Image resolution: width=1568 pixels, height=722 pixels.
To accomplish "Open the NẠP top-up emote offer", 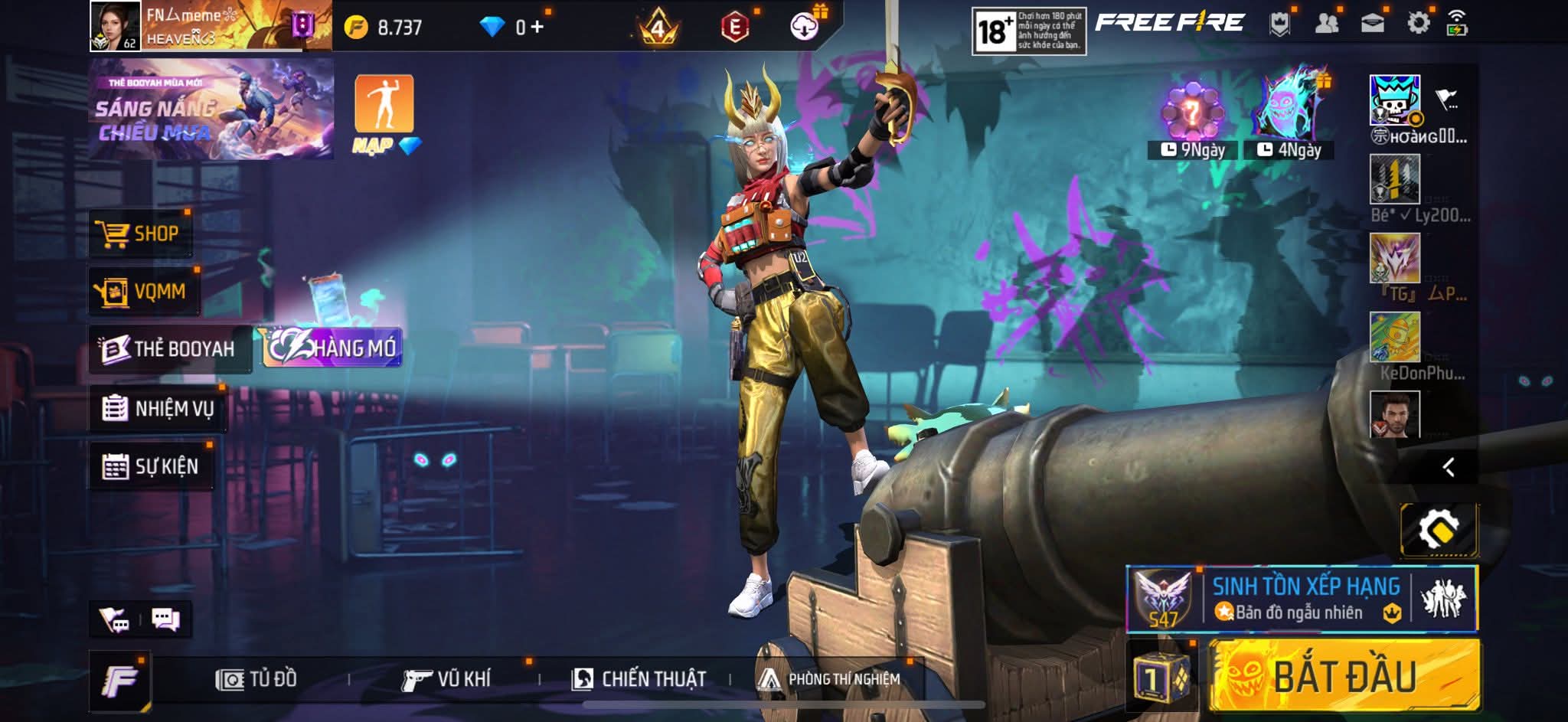I will pos(384,113).
